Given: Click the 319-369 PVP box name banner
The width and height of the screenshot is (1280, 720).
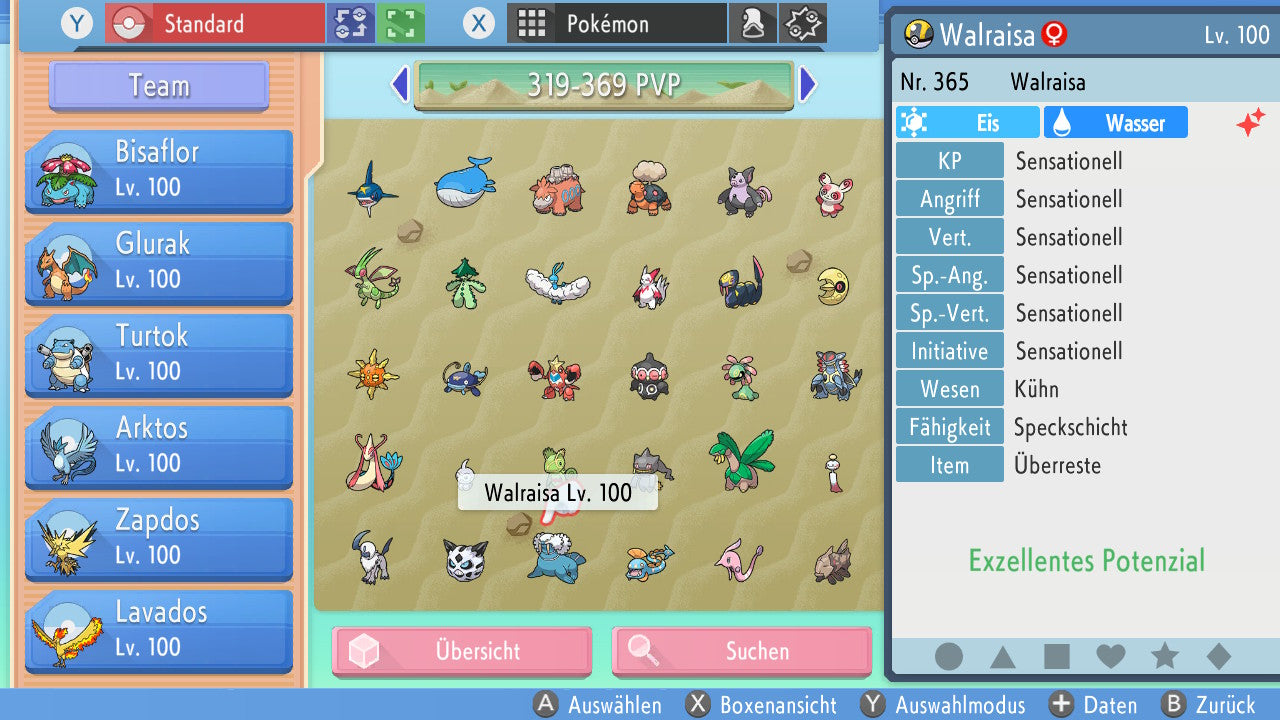Looking at the screenshot, I should pyautogui.click(x=603, y=86).
